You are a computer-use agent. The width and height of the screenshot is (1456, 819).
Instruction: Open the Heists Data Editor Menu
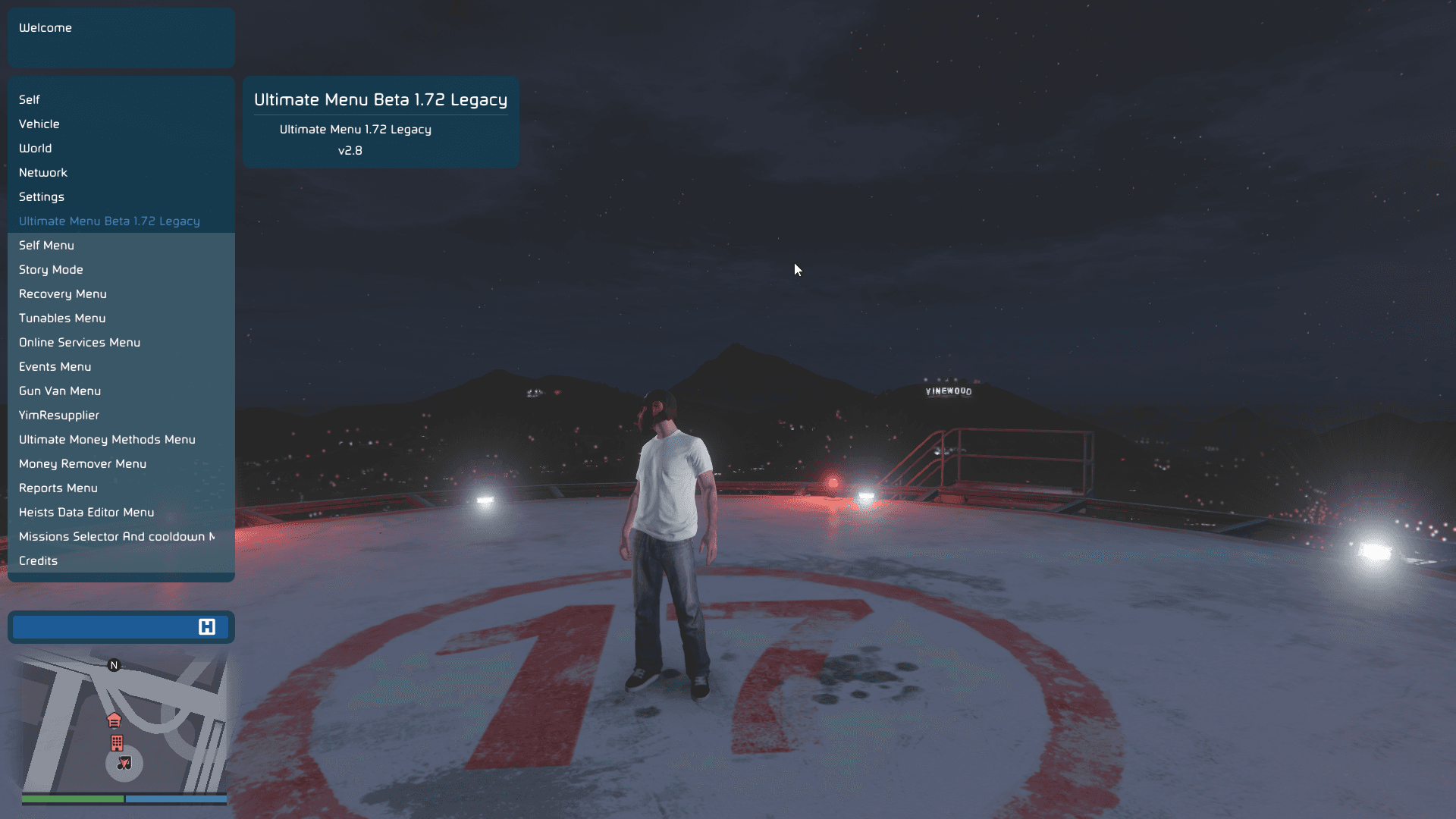(86, 512)
